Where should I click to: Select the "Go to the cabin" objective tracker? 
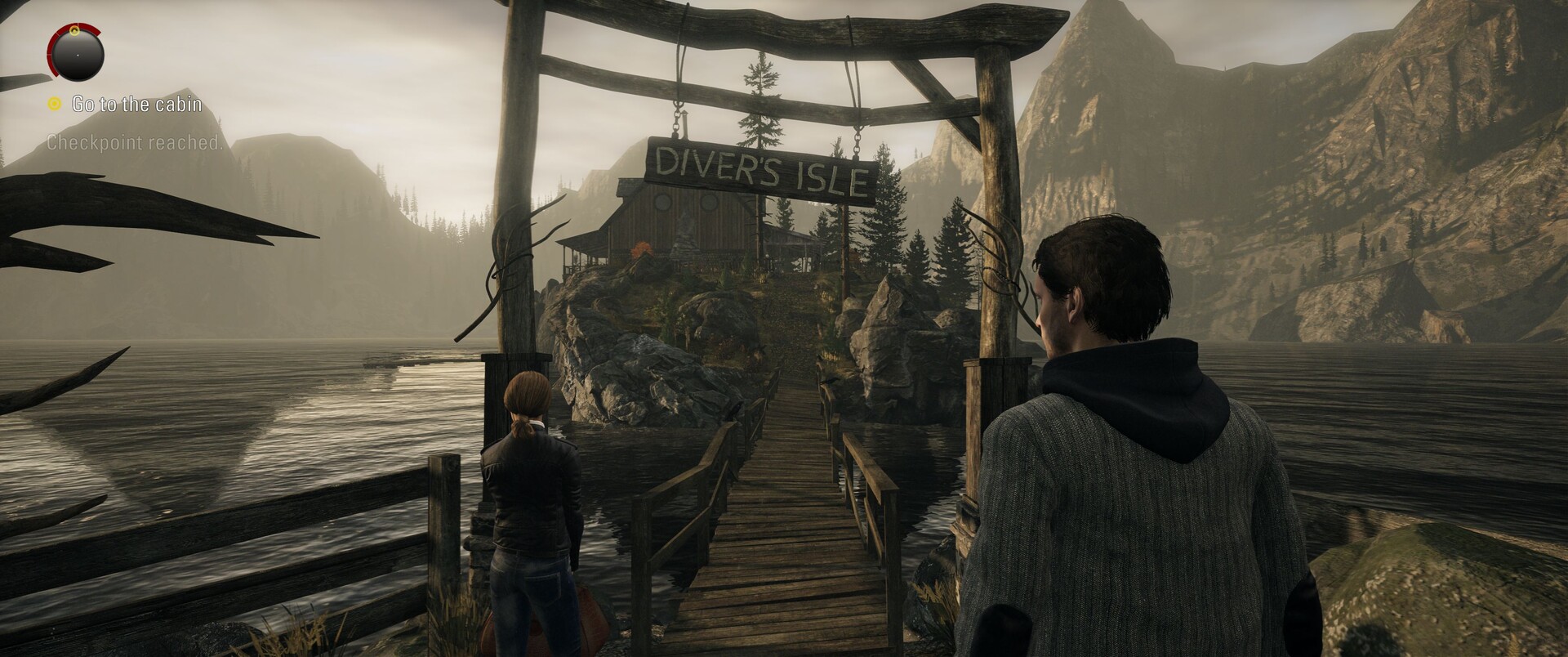pos(136,105)
